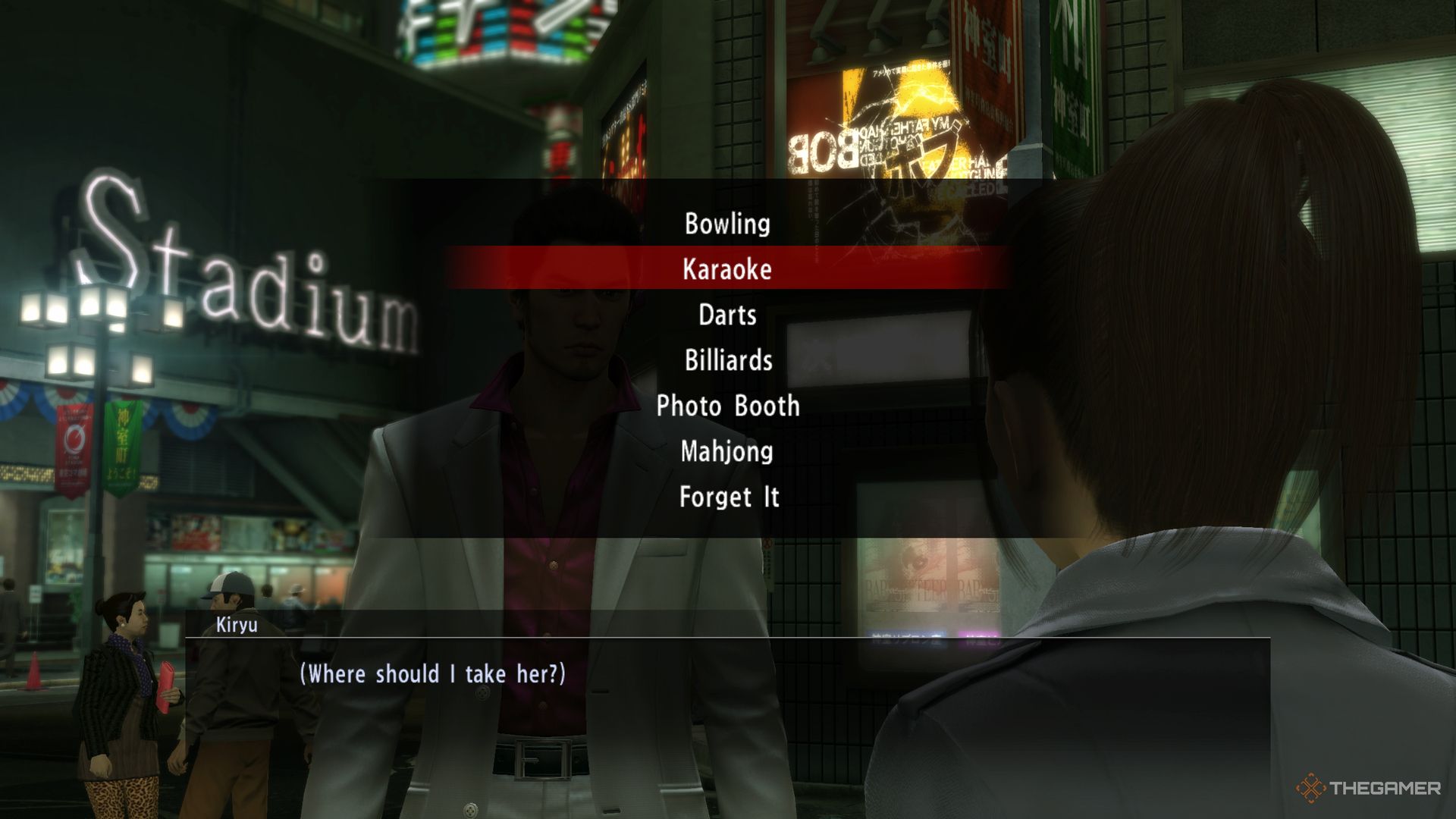Select Mahjong from the choices
Viewport: 1456px width, 819px height.
(727, 451)
